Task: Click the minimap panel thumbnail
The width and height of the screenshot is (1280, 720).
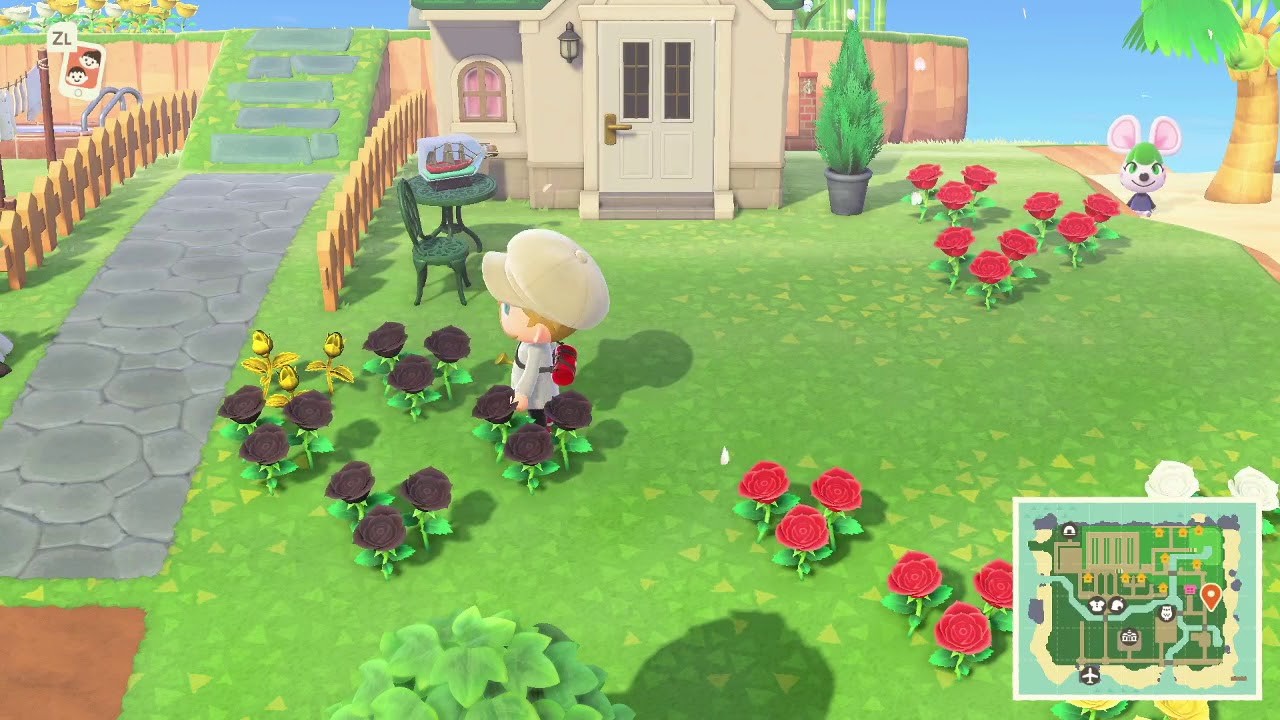Action: click(1140, 600)
